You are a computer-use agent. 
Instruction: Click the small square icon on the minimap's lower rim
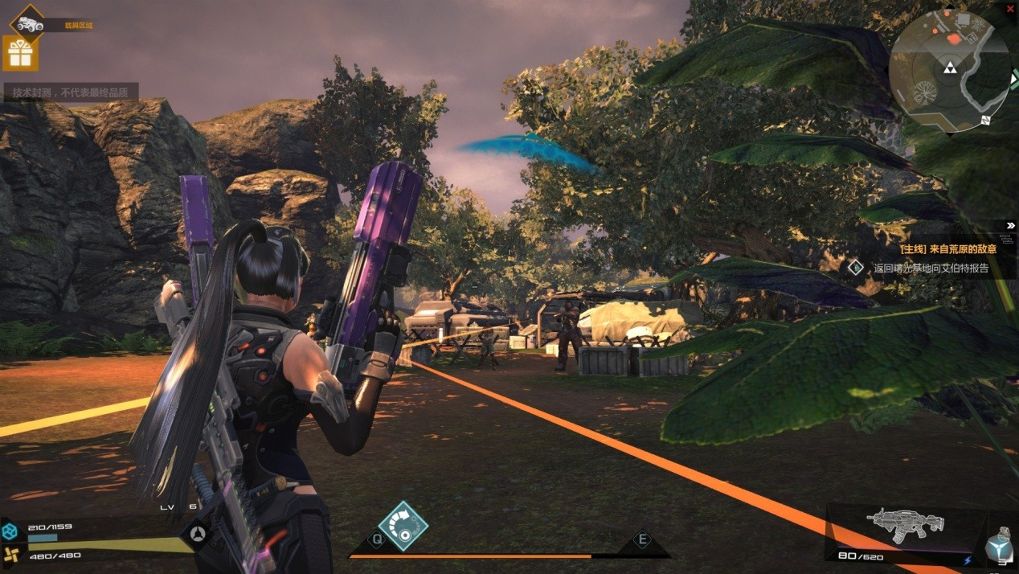click(x=986, y=120)
